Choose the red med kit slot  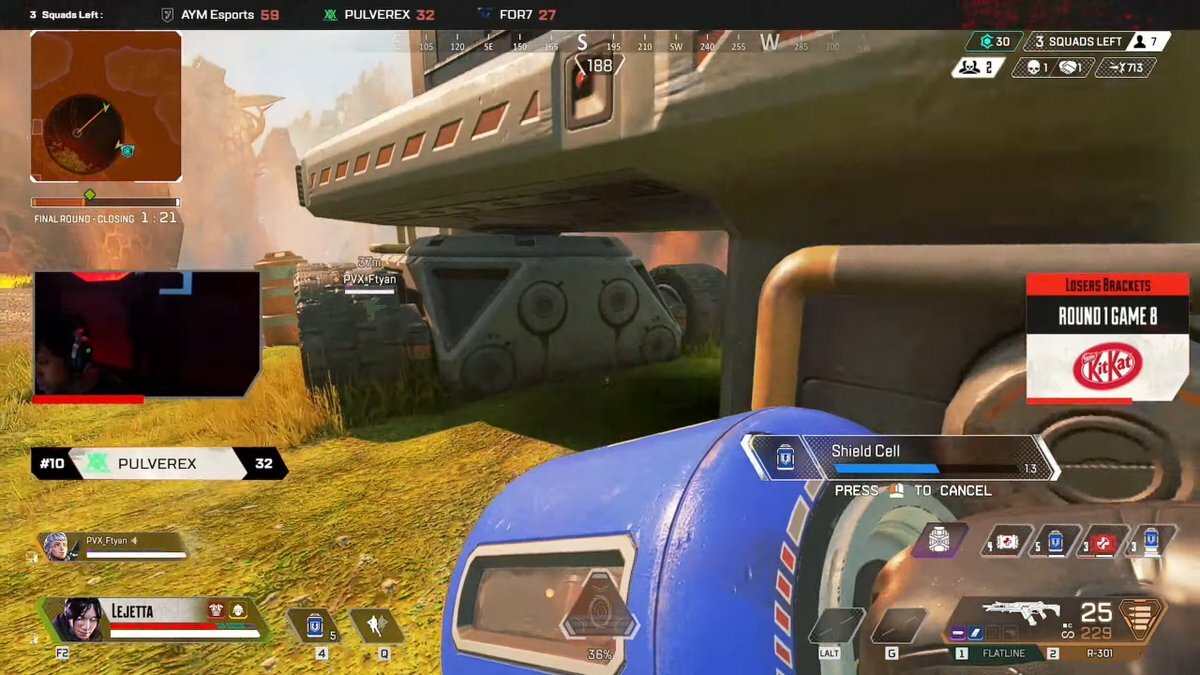(1104, 541)
